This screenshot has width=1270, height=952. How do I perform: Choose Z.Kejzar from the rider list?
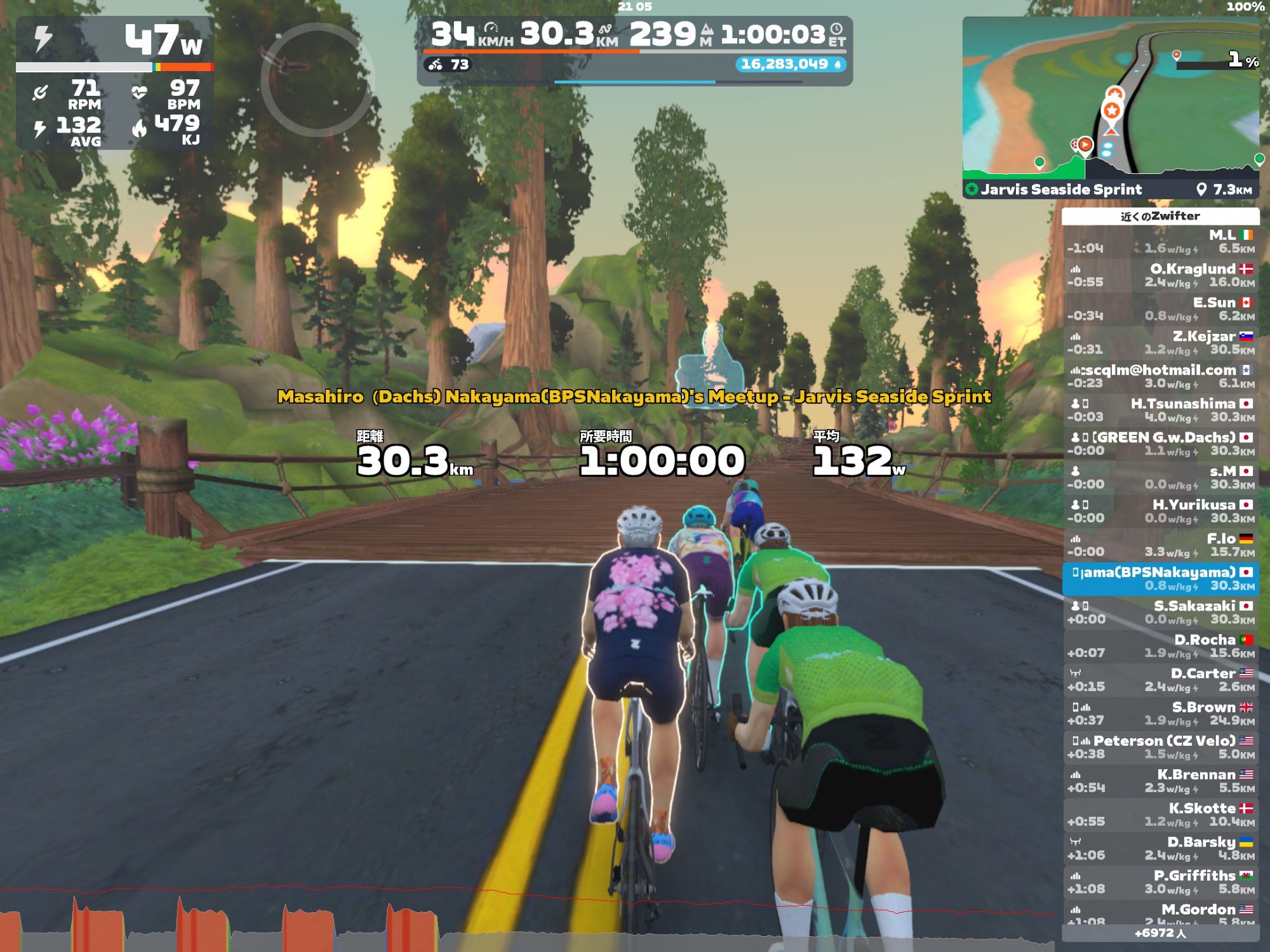(1161, 343)
